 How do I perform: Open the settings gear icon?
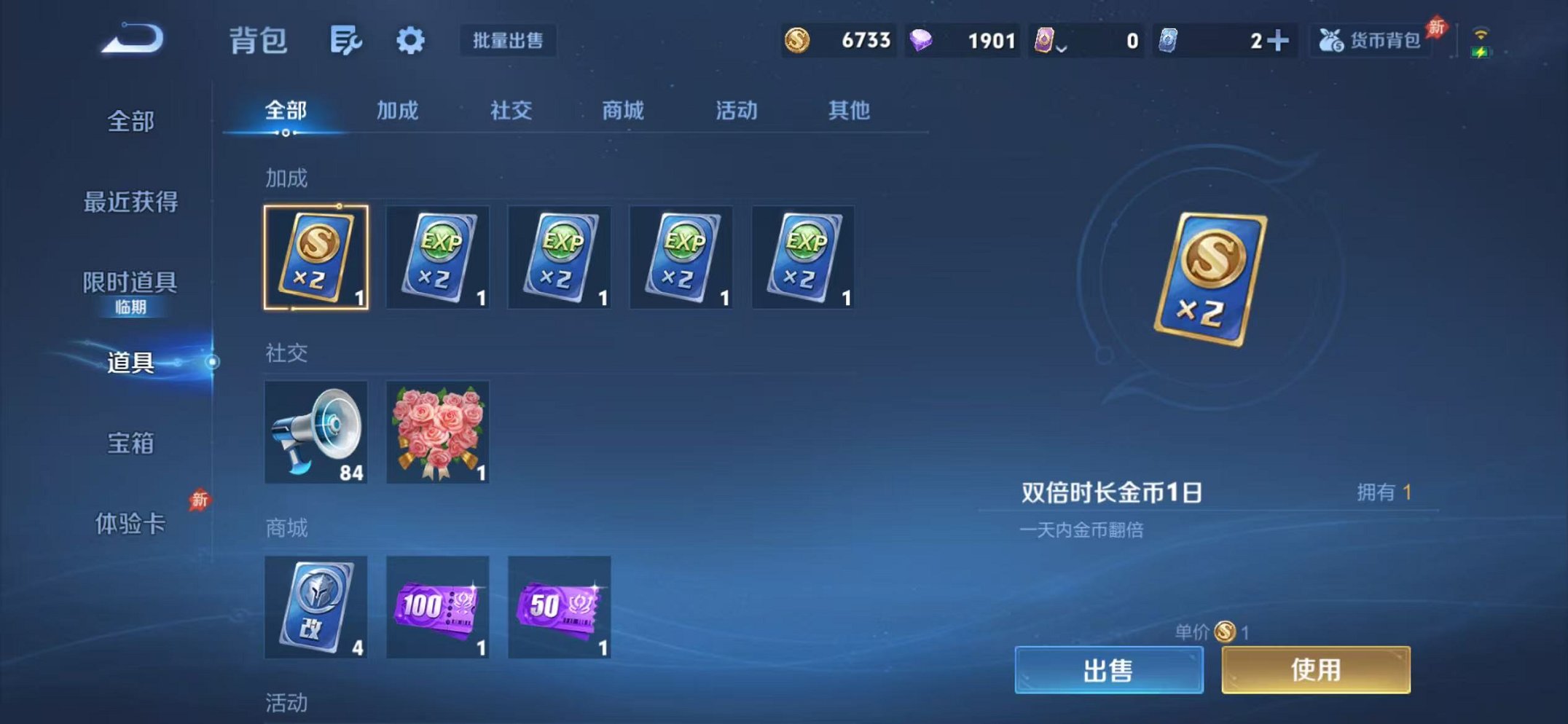pyautogui.click(x=410, y=42)
